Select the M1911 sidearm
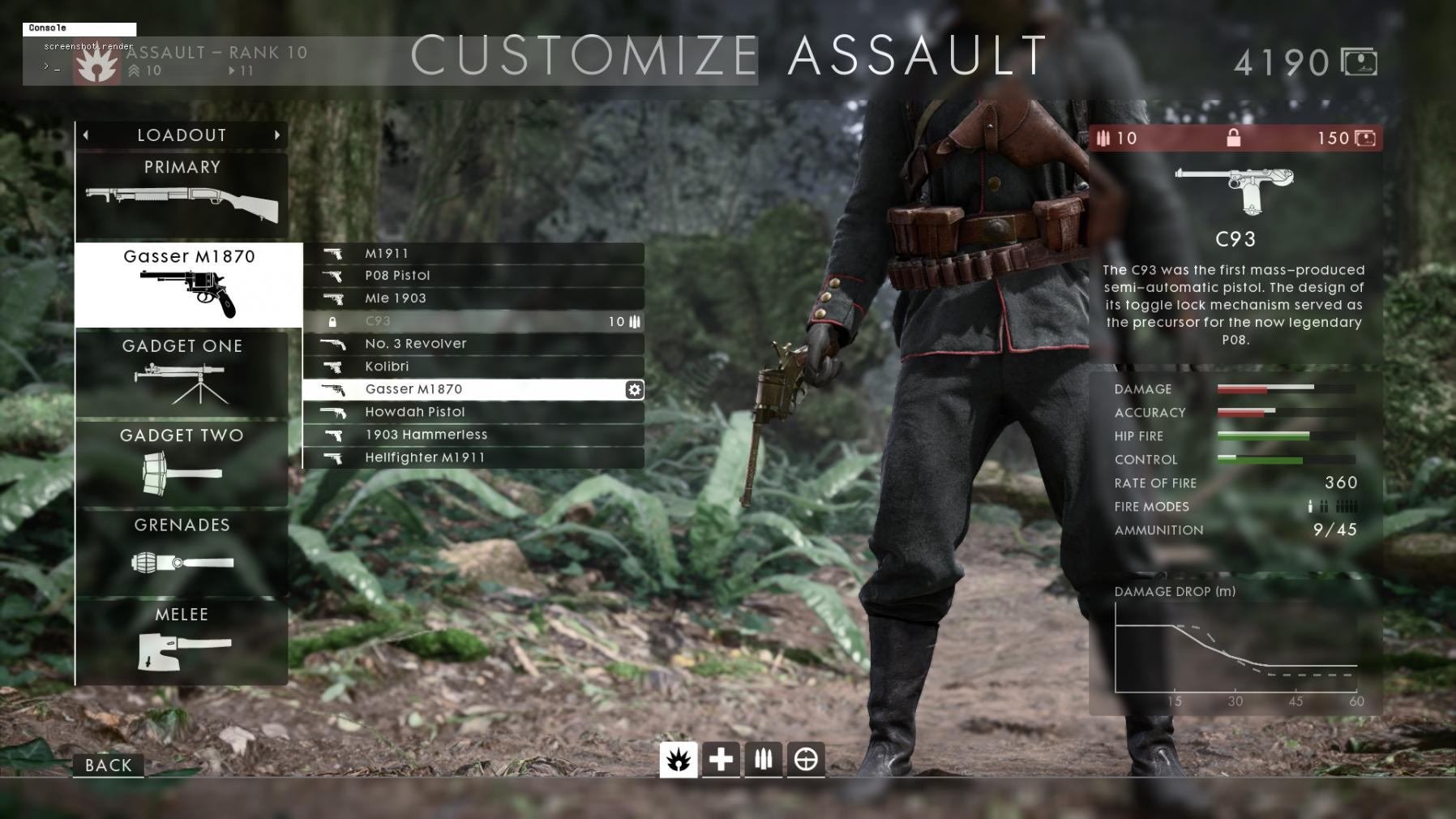The height and width of the screenshot is (819, 1456). tap(473, 253)
